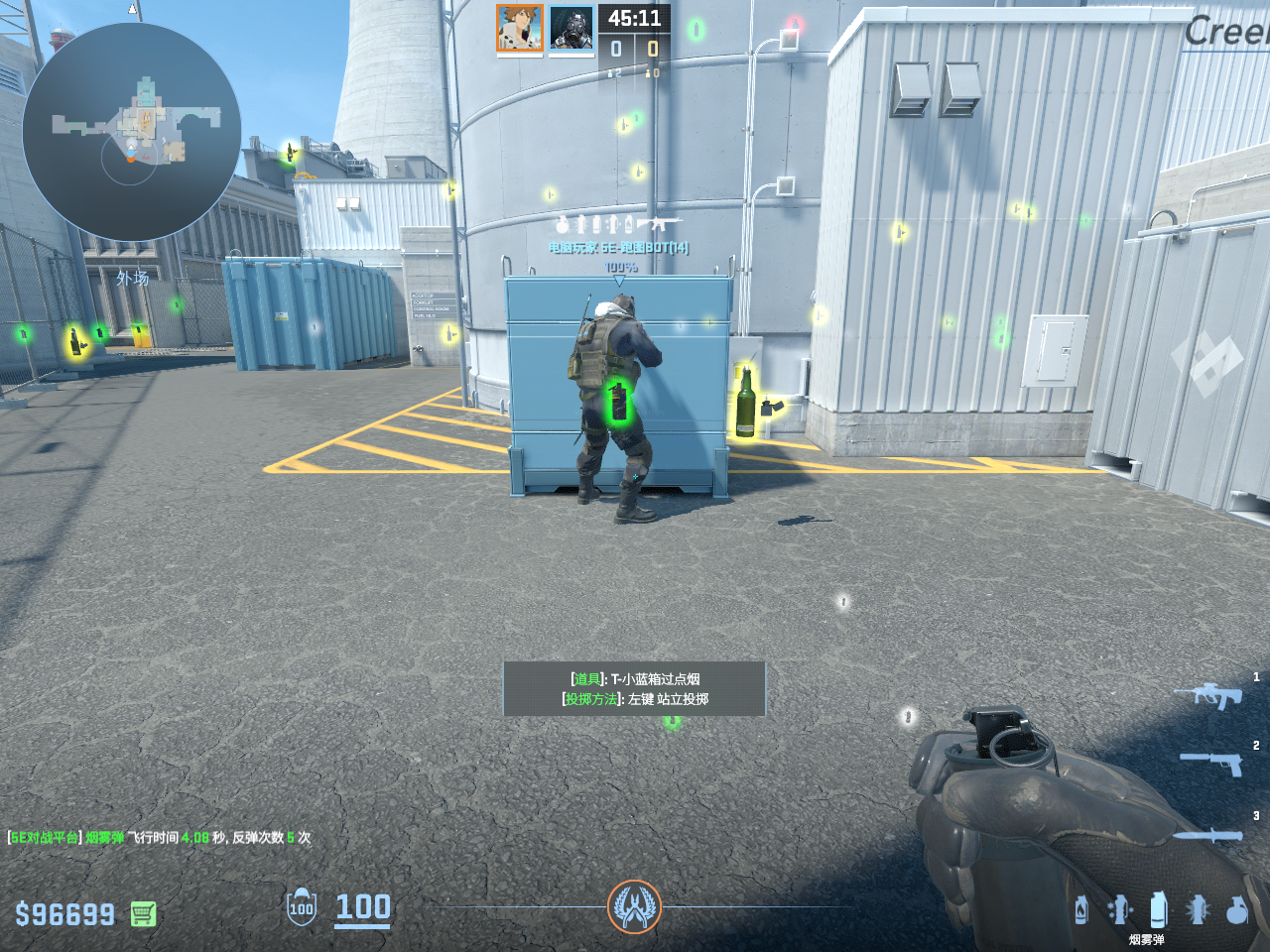Select the incendiary grenade icon
The width and height of the screenshot is (1270, 952).
pyautogui.click(x=1081, y=909)
